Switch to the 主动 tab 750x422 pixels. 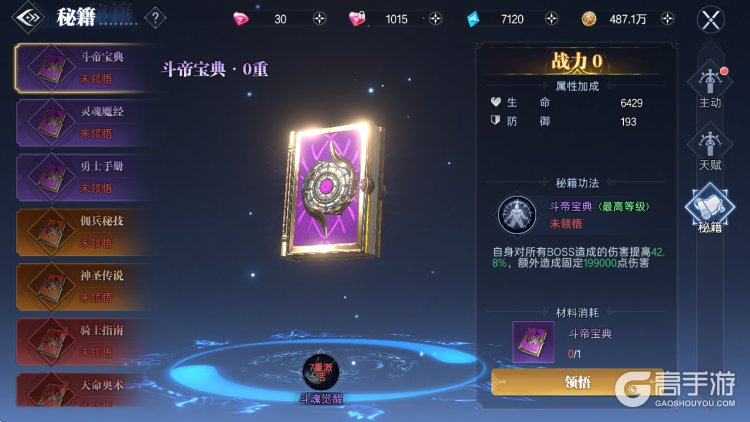tap(710, 90)
